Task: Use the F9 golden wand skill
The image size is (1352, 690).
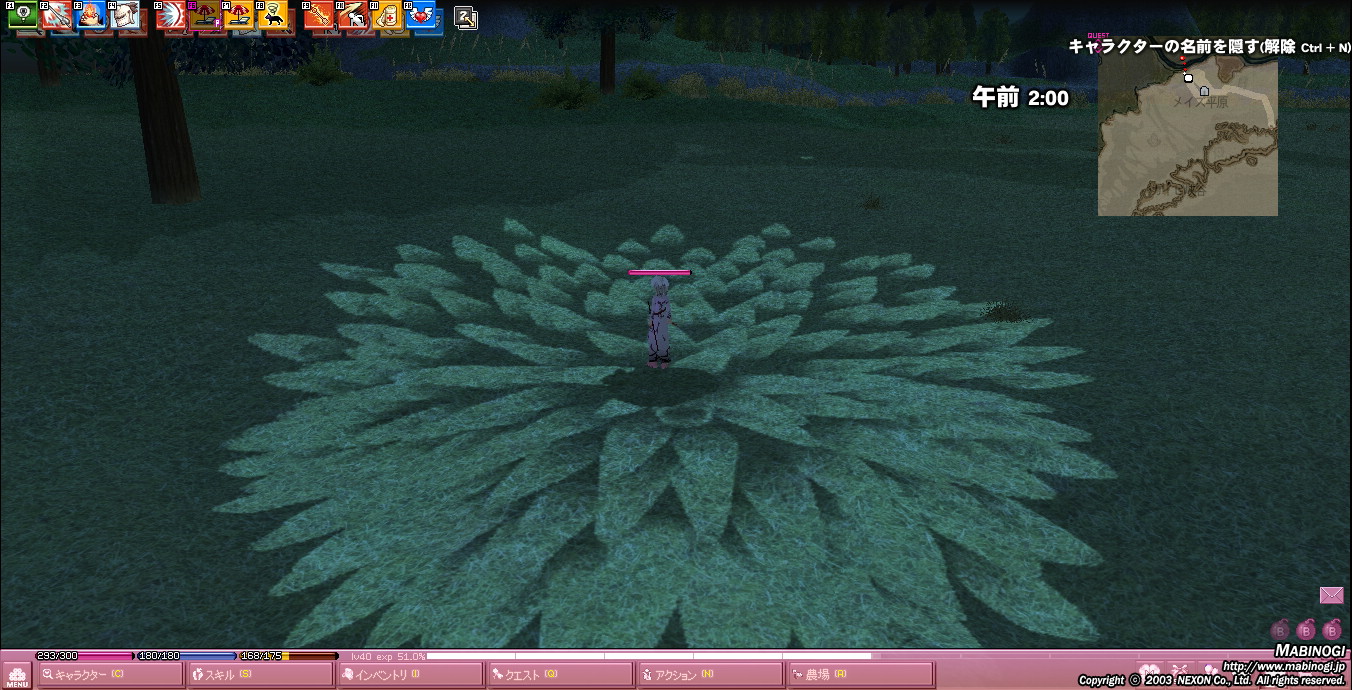Action: pos(319,15)
